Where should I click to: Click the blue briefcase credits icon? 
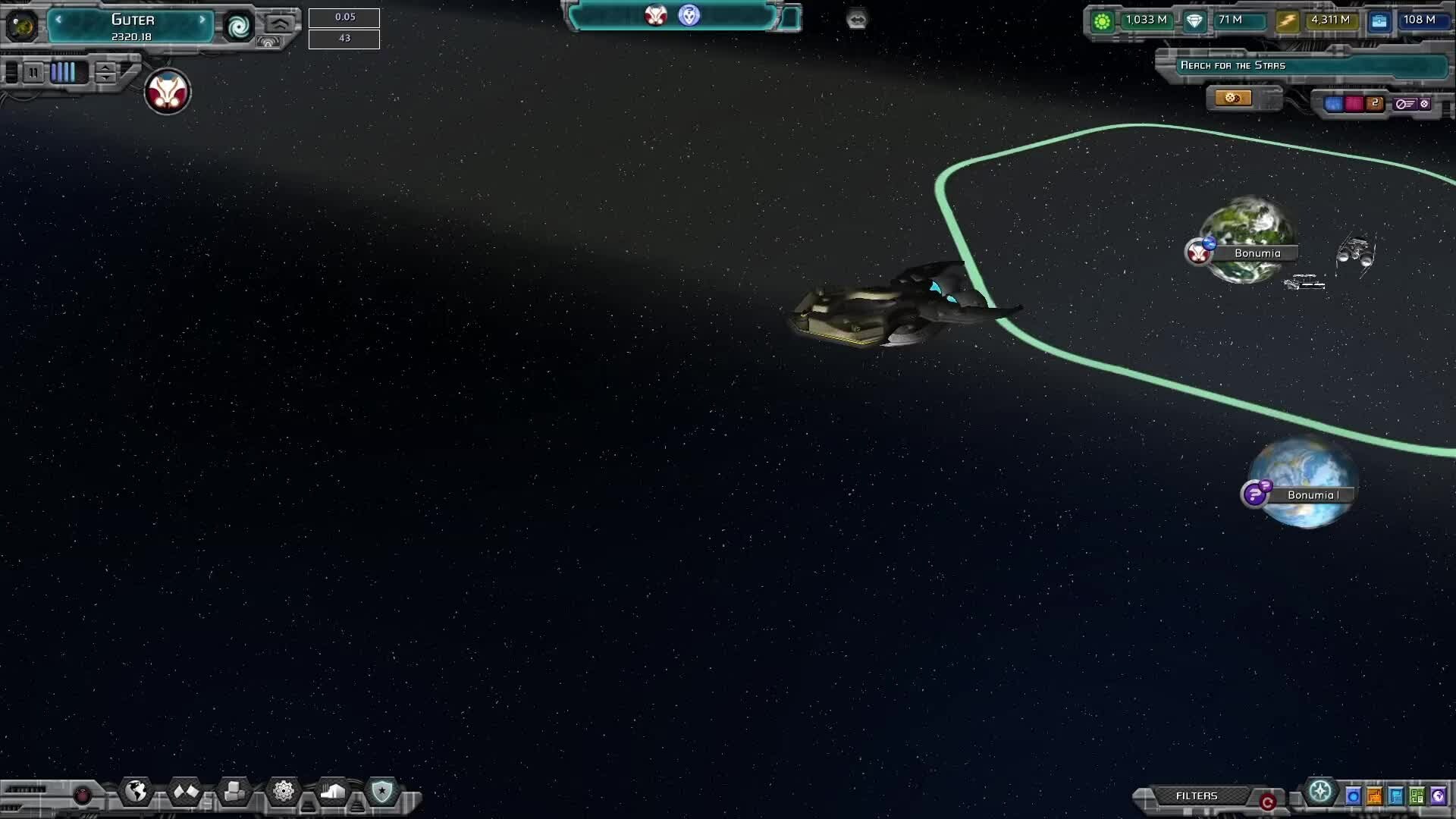(1379, 21)
